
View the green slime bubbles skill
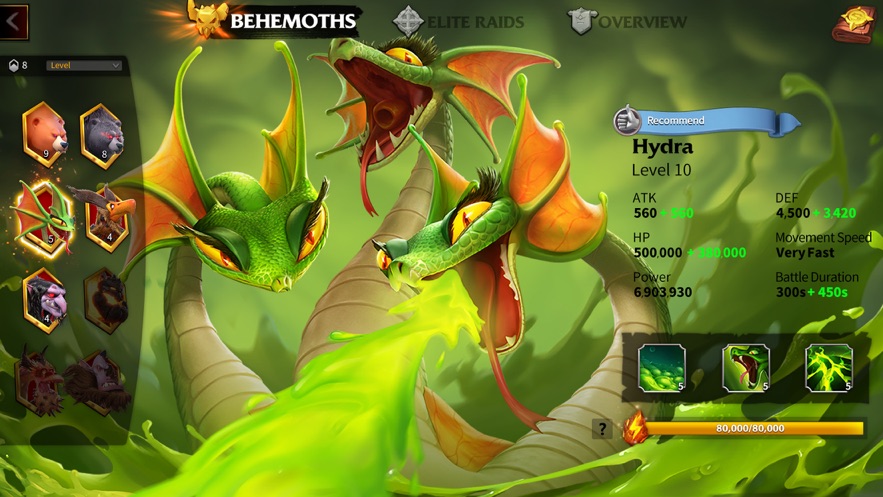662,367
